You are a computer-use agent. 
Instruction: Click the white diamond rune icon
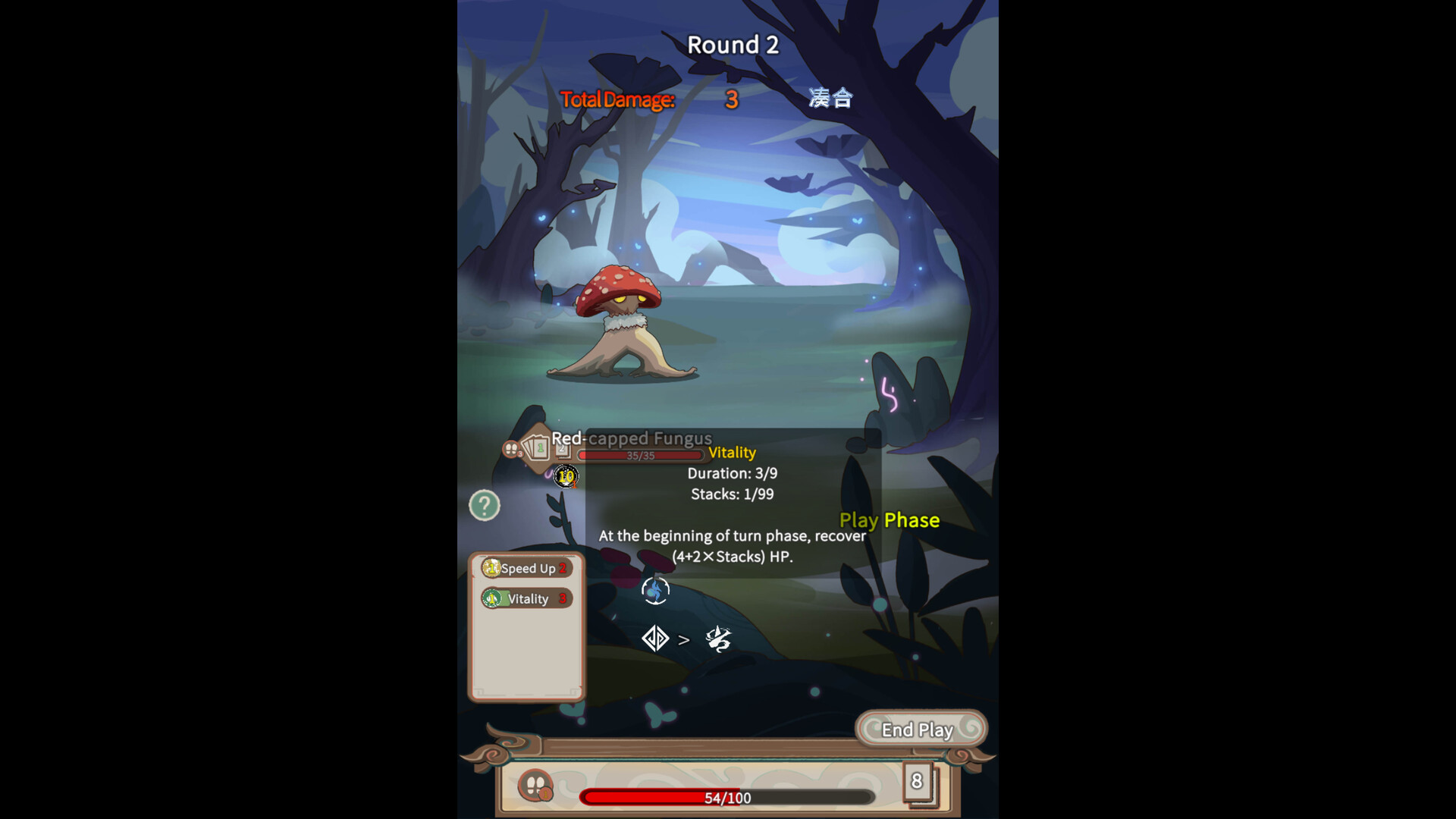(x=654, y=639)
